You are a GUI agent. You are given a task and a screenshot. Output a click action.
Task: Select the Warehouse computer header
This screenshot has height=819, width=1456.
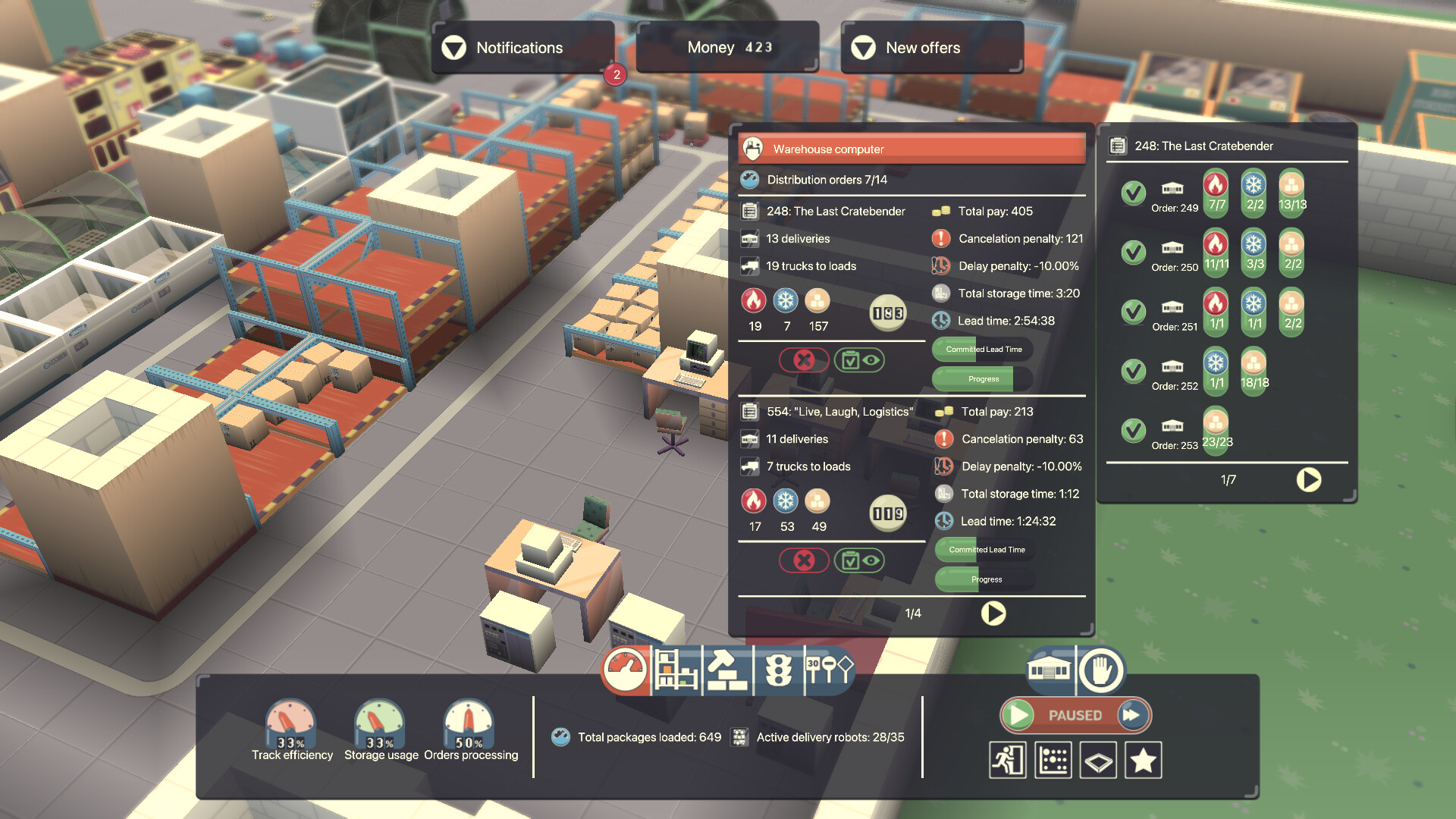tap(912, 148)
